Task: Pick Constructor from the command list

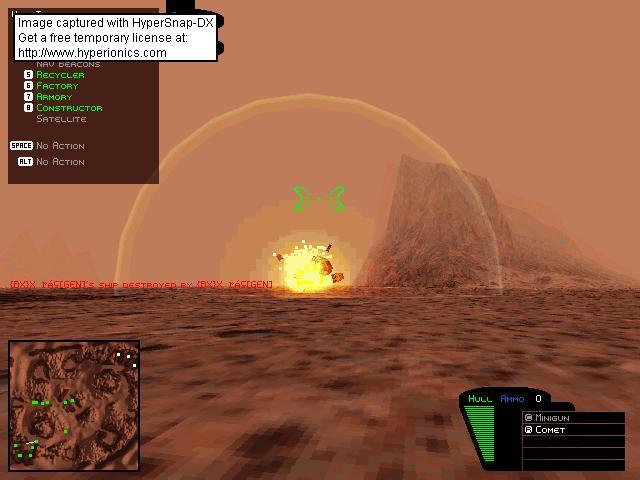Action: point(68,108)
